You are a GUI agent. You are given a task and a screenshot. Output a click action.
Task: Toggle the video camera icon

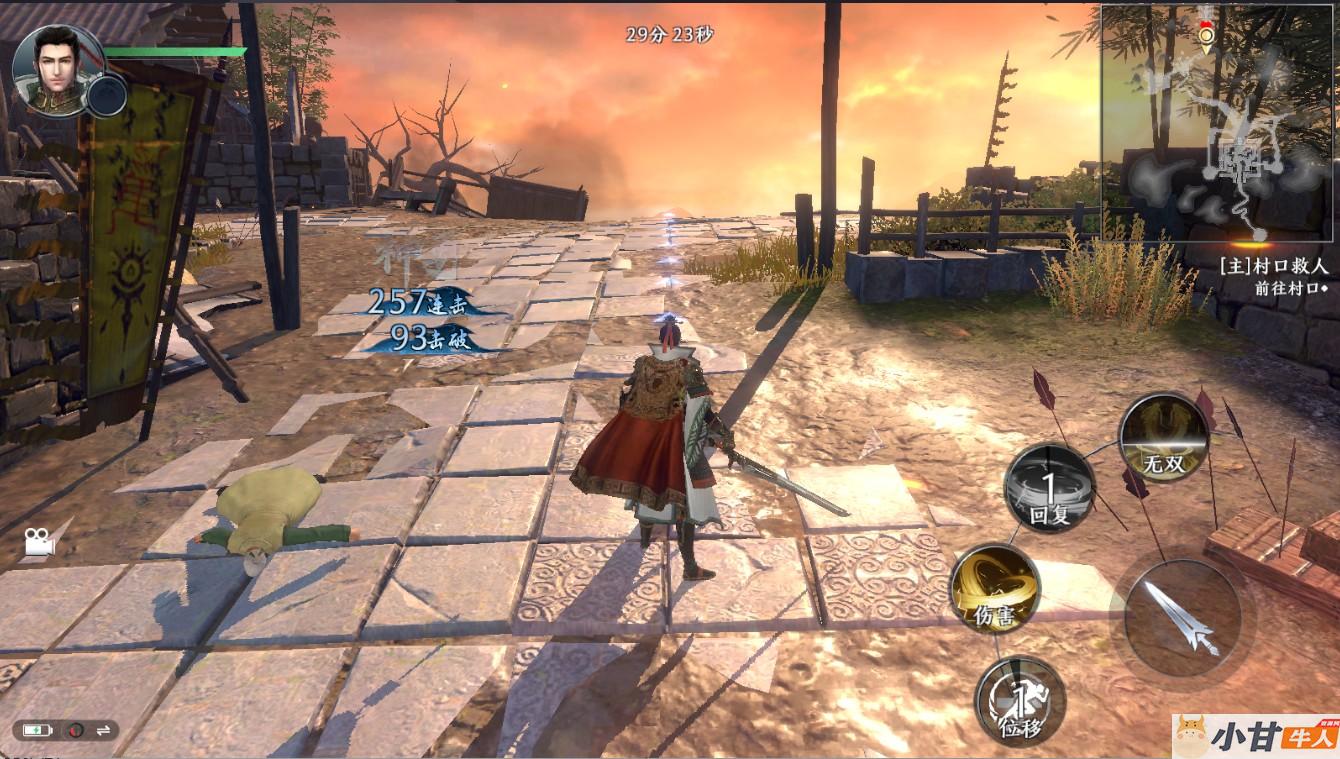pyautogui.click(x=39, y=543)
